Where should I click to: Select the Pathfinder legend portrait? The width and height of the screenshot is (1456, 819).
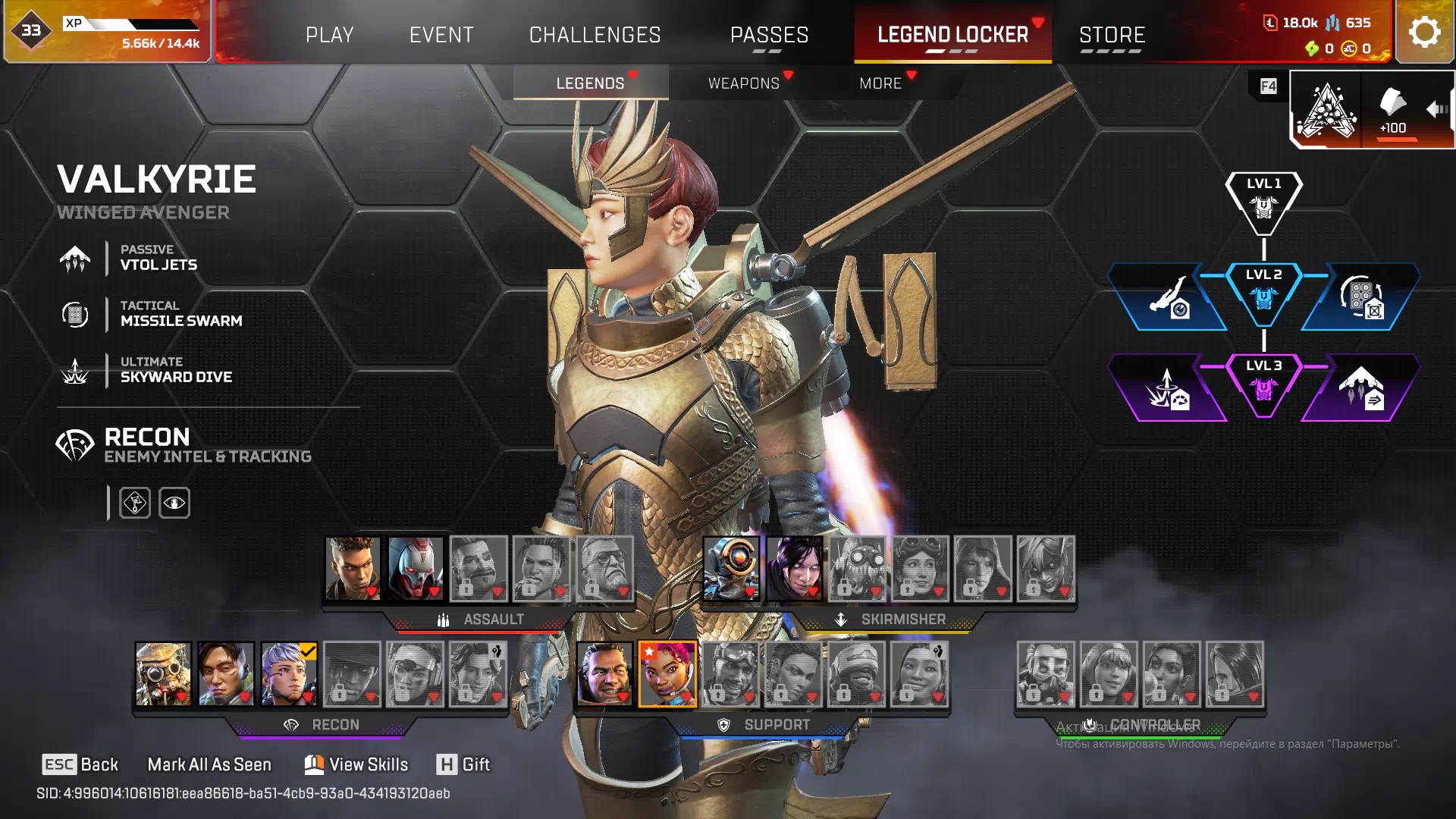(731, 569)
